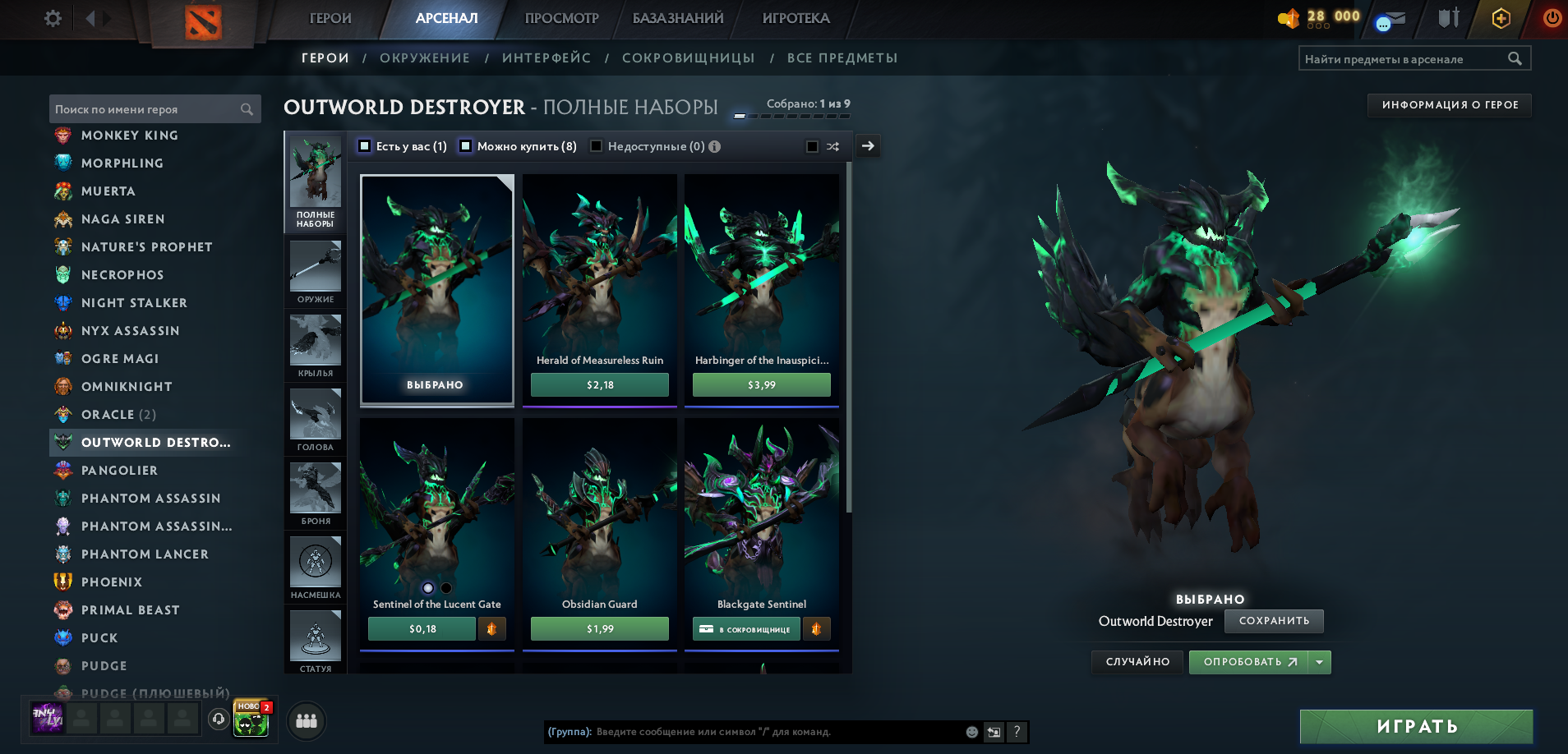Toggle the Есть у вас filter checkbox

coord(364,146)
